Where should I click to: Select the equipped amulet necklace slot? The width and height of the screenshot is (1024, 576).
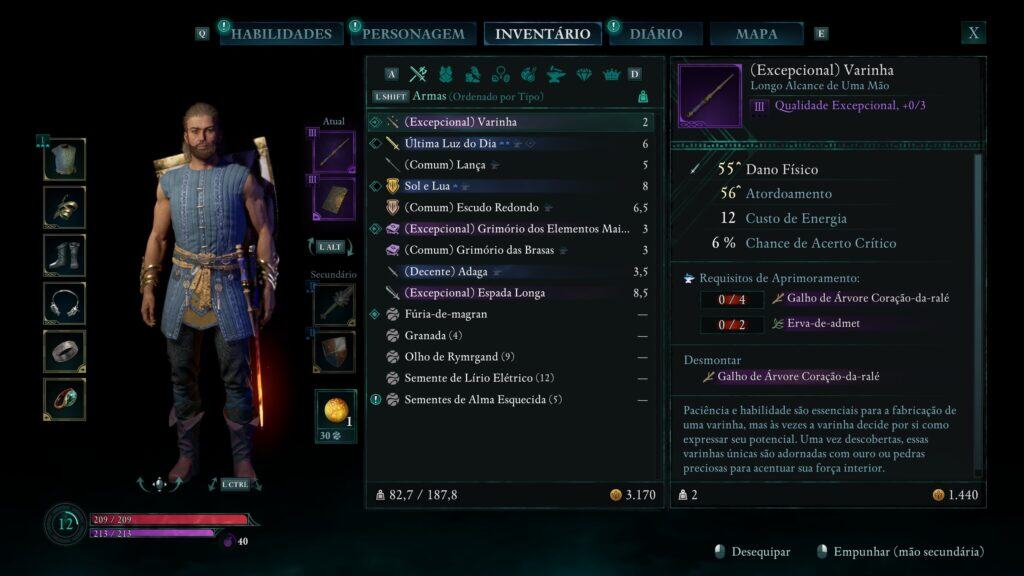[x=65, y=303]
